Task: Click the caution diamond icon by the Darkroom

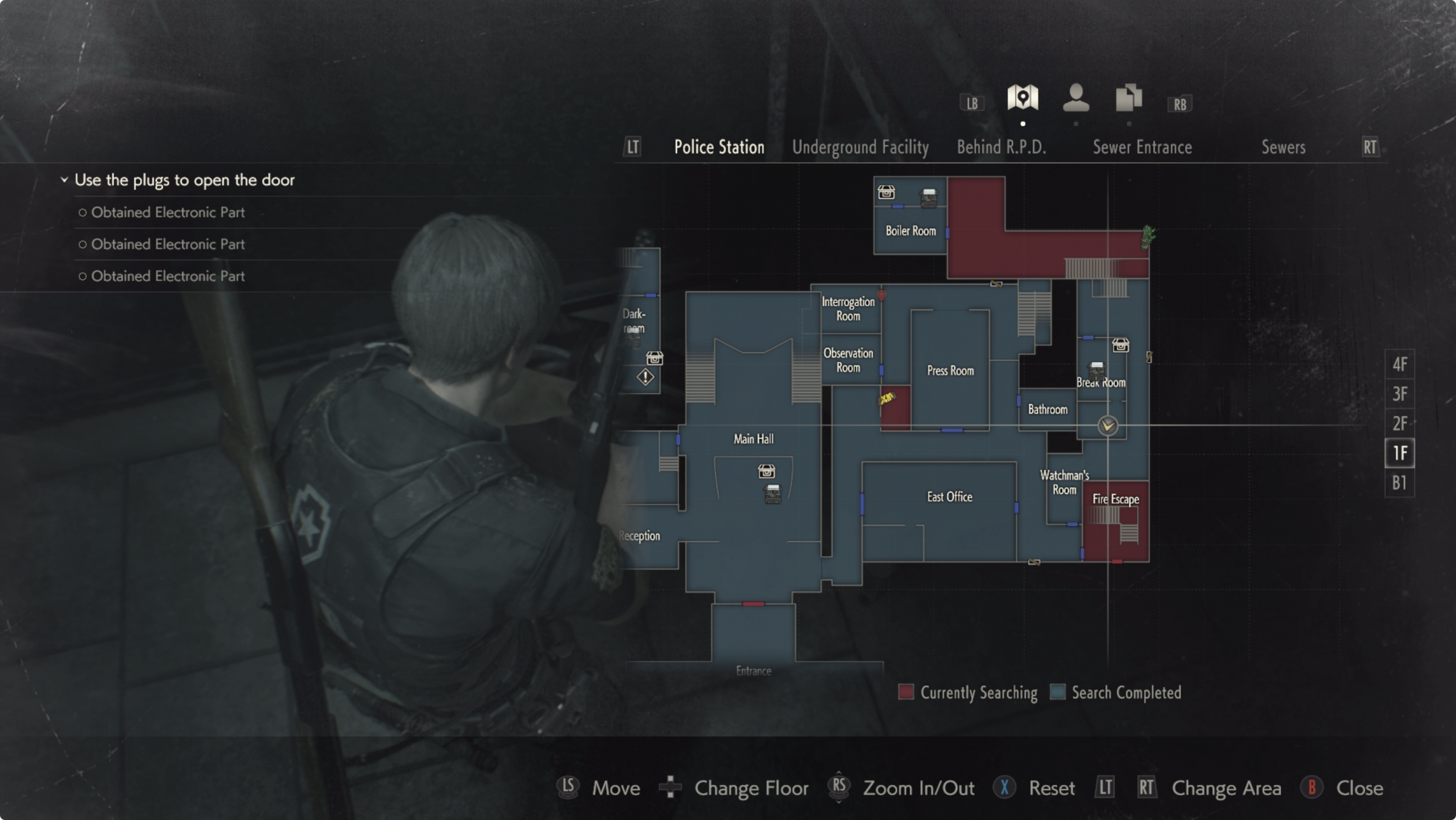Action: 644,378
